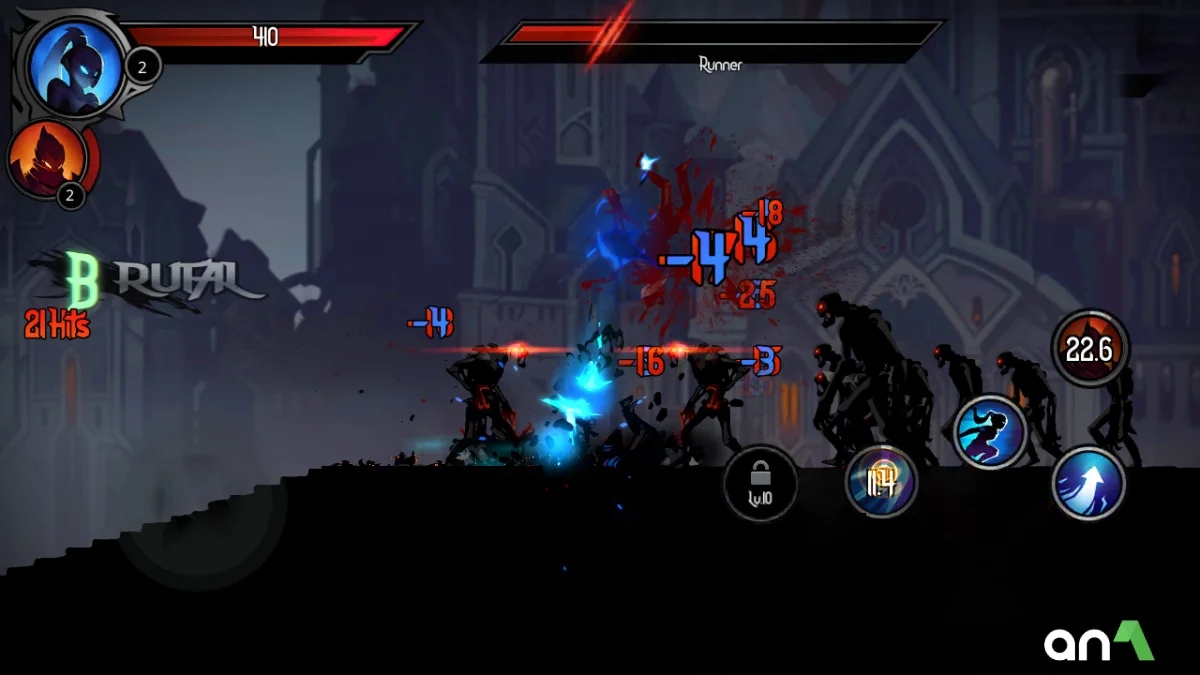
Task: Switch to the red hooded character portrait
Action: (x=46, y=158)
